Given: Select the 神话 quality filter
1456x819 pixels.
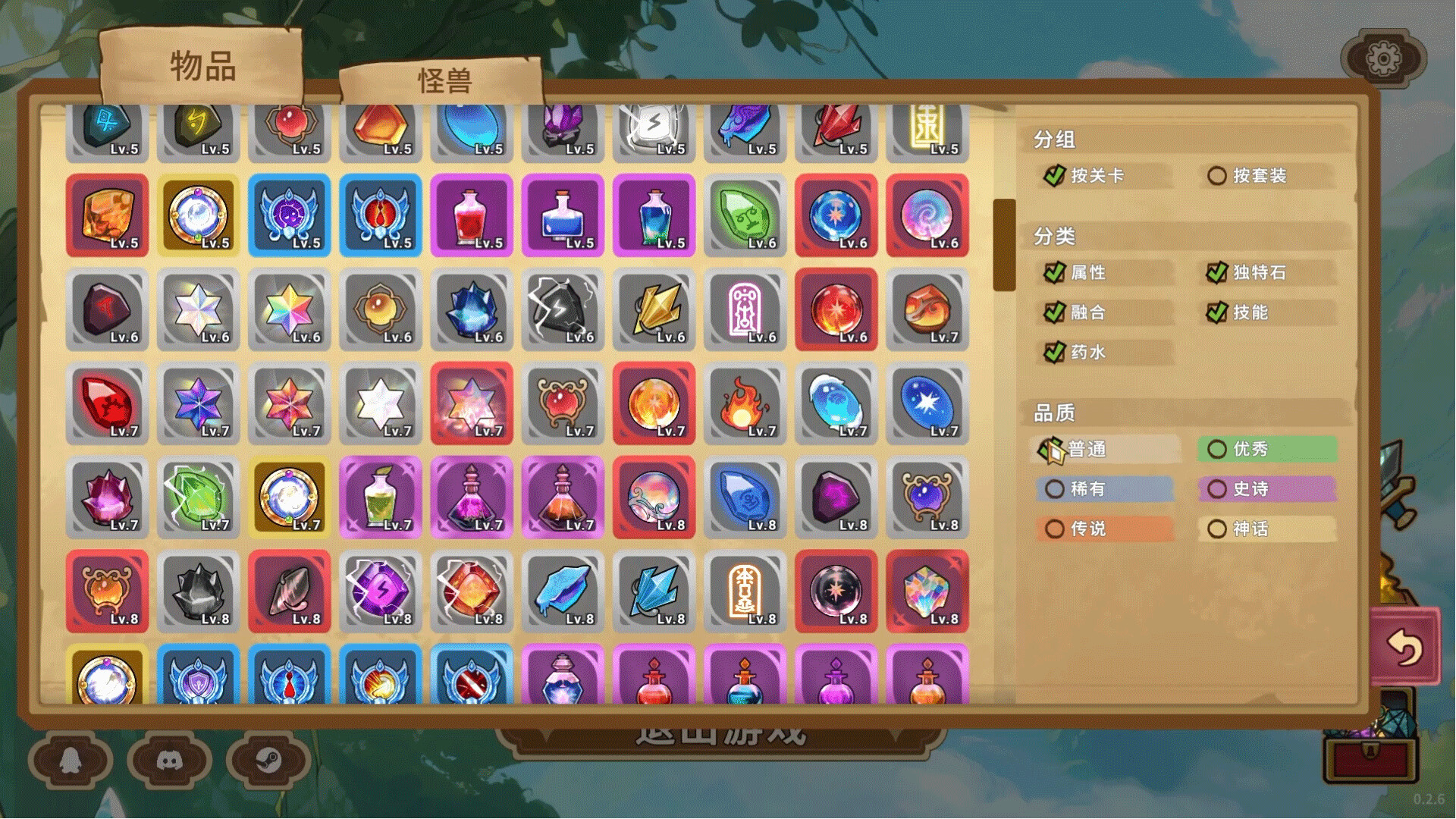Looking at the screenshot, I should (x=1218, y=529).
